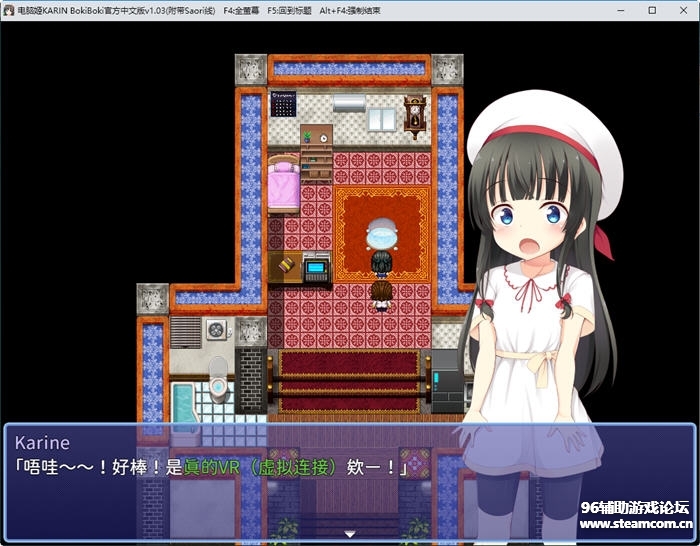
Task: Advance dialogue via the down-arrow indicator
Action: pos(349,534)
